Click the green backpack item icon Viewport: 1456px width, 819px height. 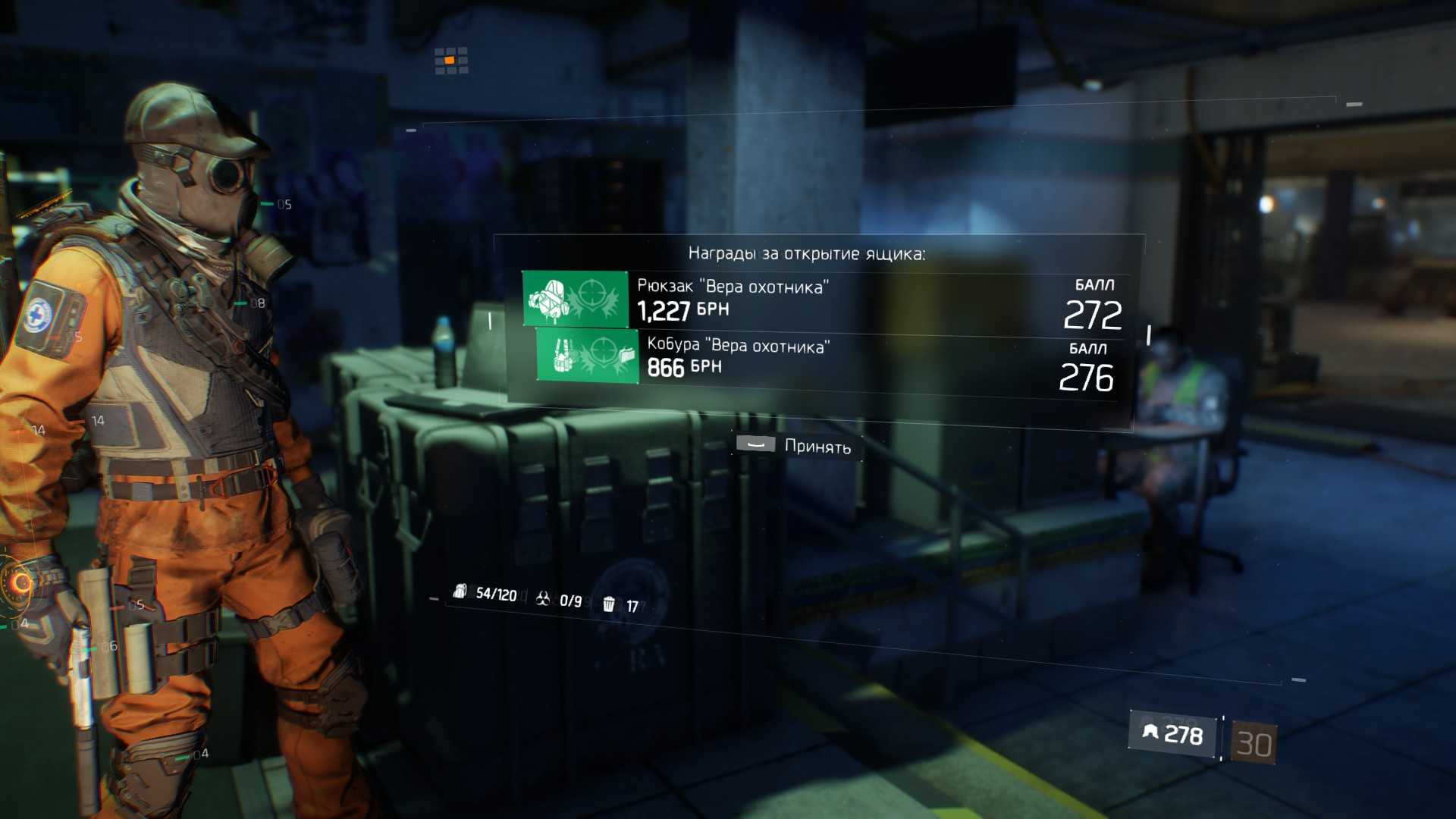pos(575,300)
